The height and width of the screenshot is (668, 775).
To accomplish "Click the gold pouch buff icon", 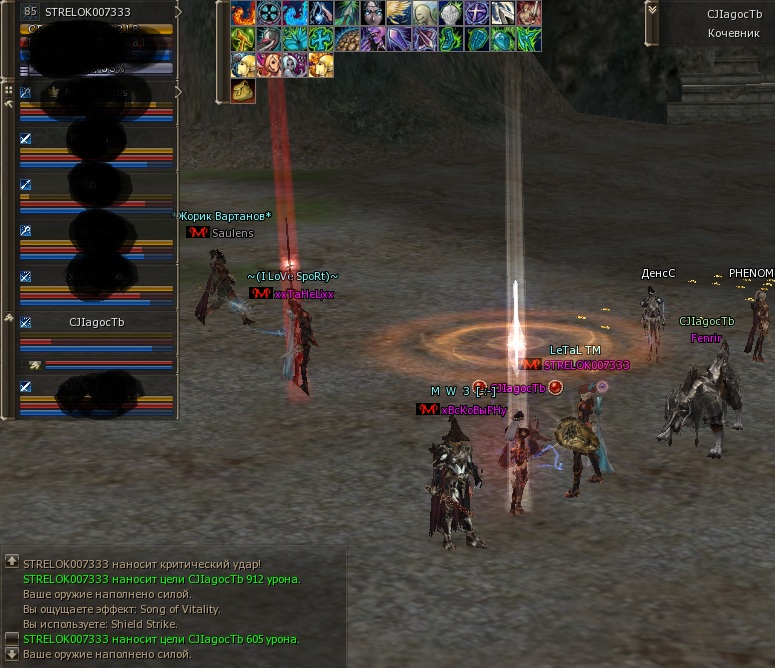I will [x=244, y=91].
